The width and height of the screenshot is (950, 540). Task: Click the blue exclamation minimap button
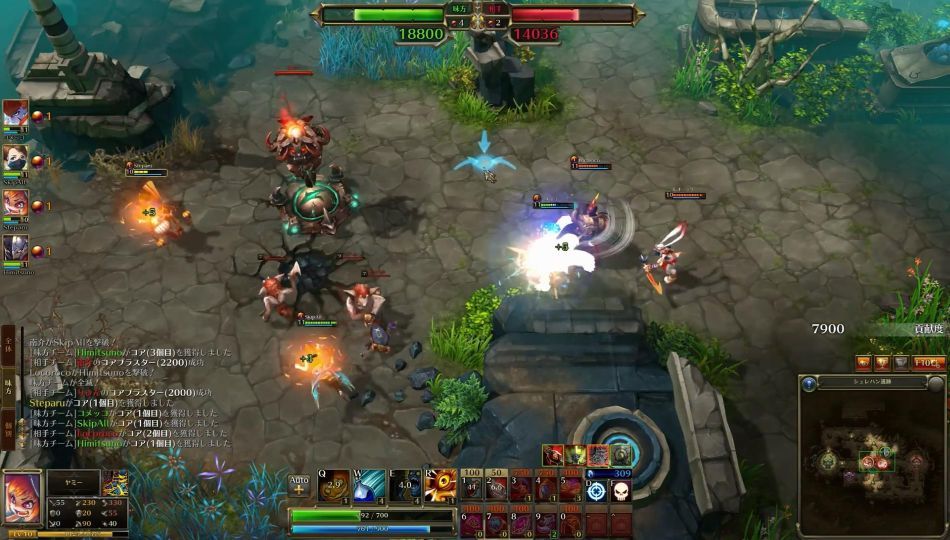click(x=808, y=383)
